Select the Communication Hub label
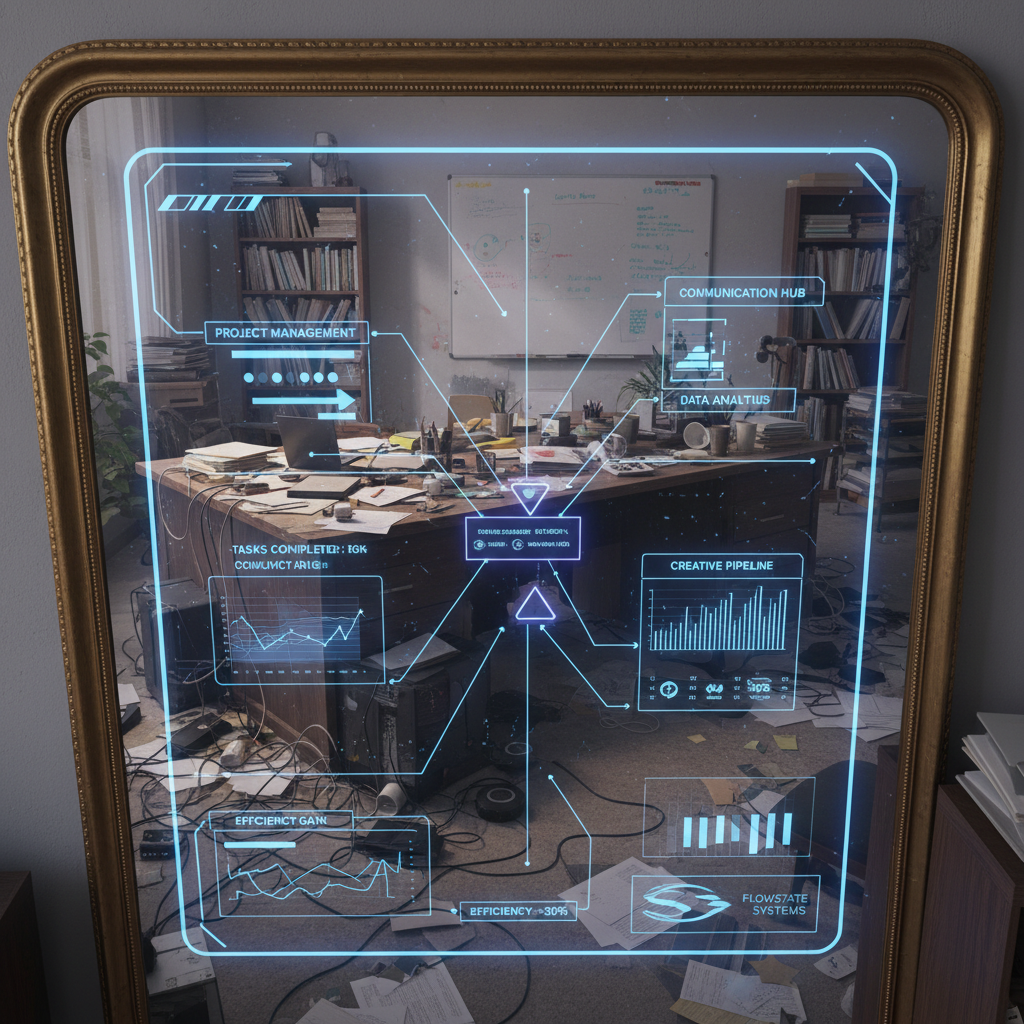 (x=742, y=292)
